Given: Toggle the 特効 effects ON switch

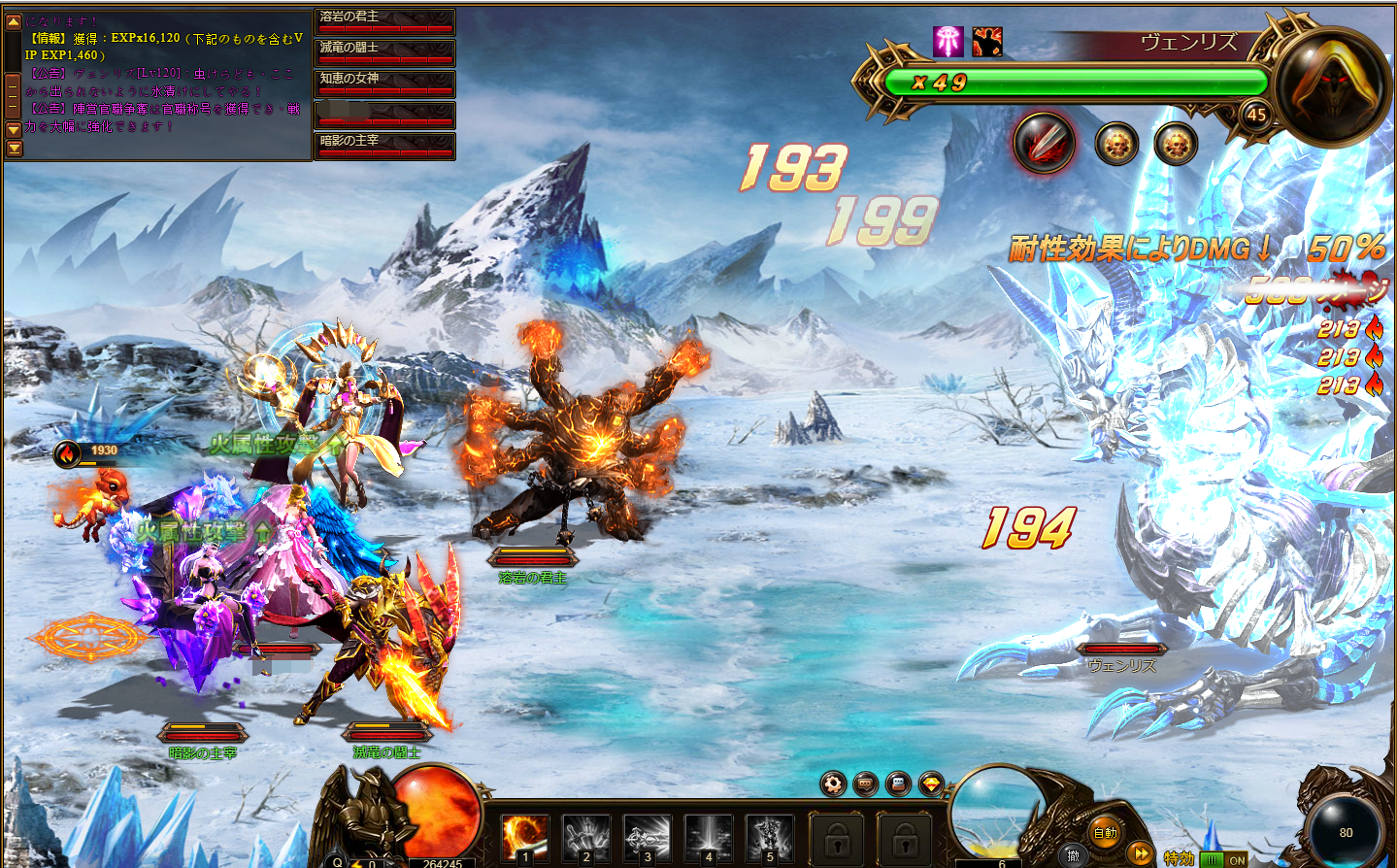Looking at the screenshot, I should pyautogui.click(x=1223, y=859).
